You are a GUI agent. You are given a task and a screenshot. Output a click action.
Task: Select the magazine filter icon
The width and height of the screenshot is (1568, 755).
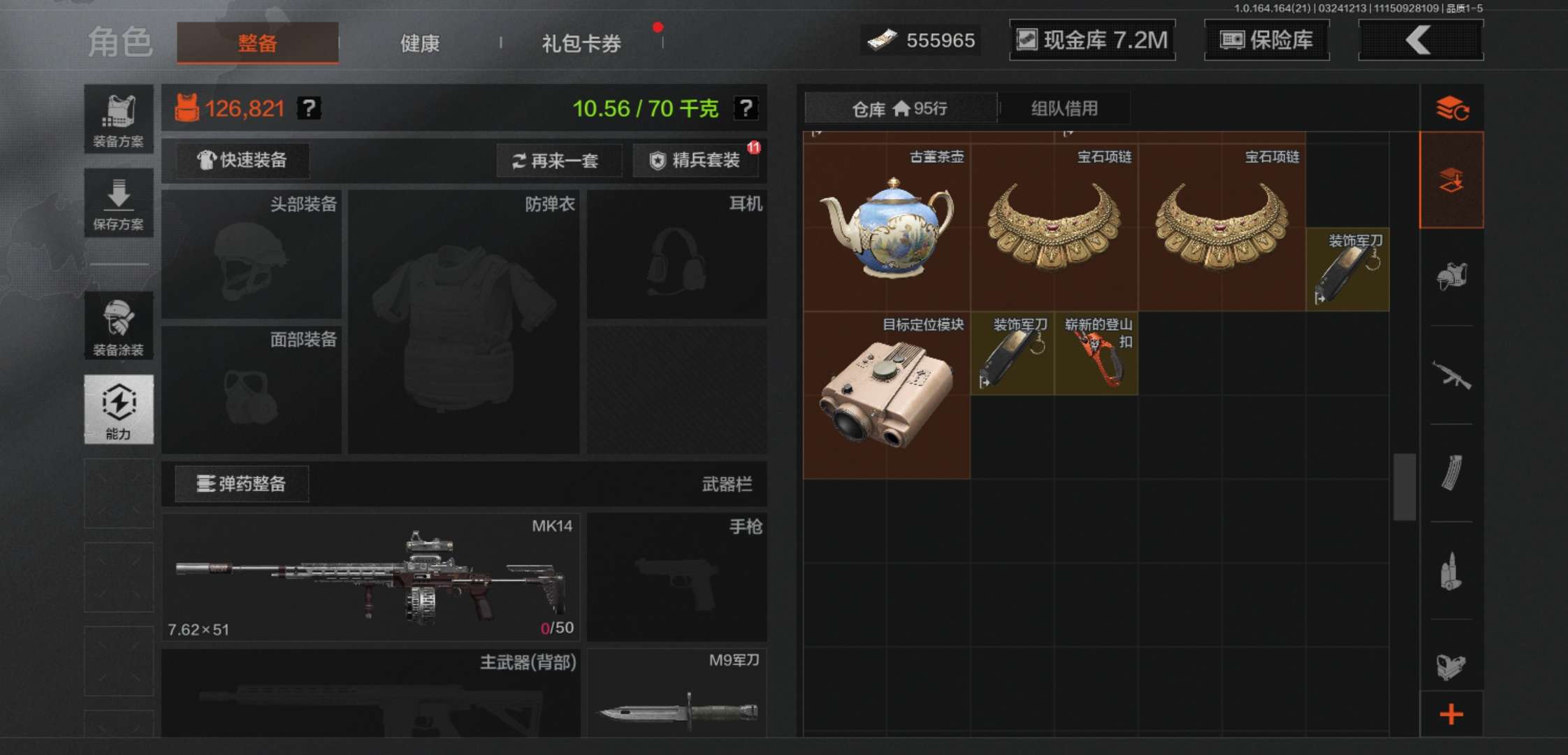coord(1452,472)
